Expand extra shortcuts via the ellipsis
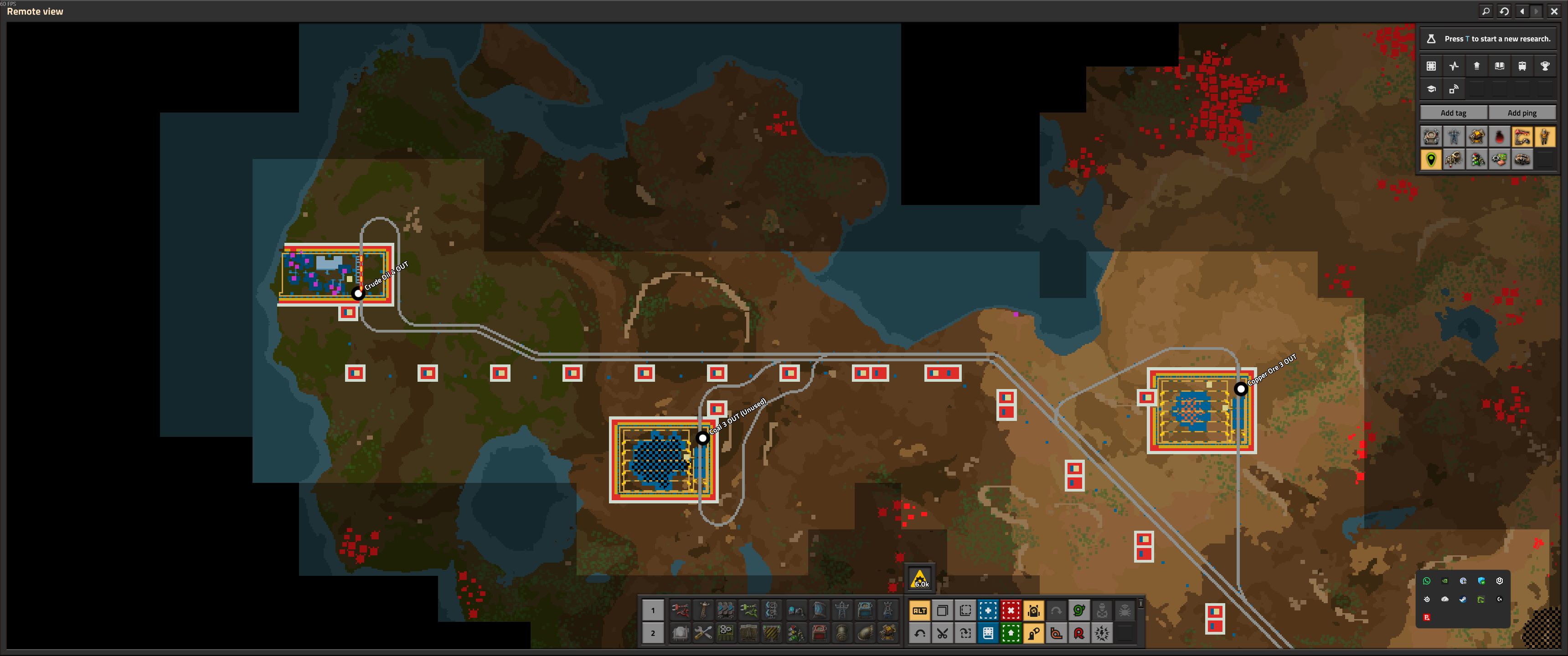The height and width of the screenshot is (656, 1568). tap(1141, 604)
